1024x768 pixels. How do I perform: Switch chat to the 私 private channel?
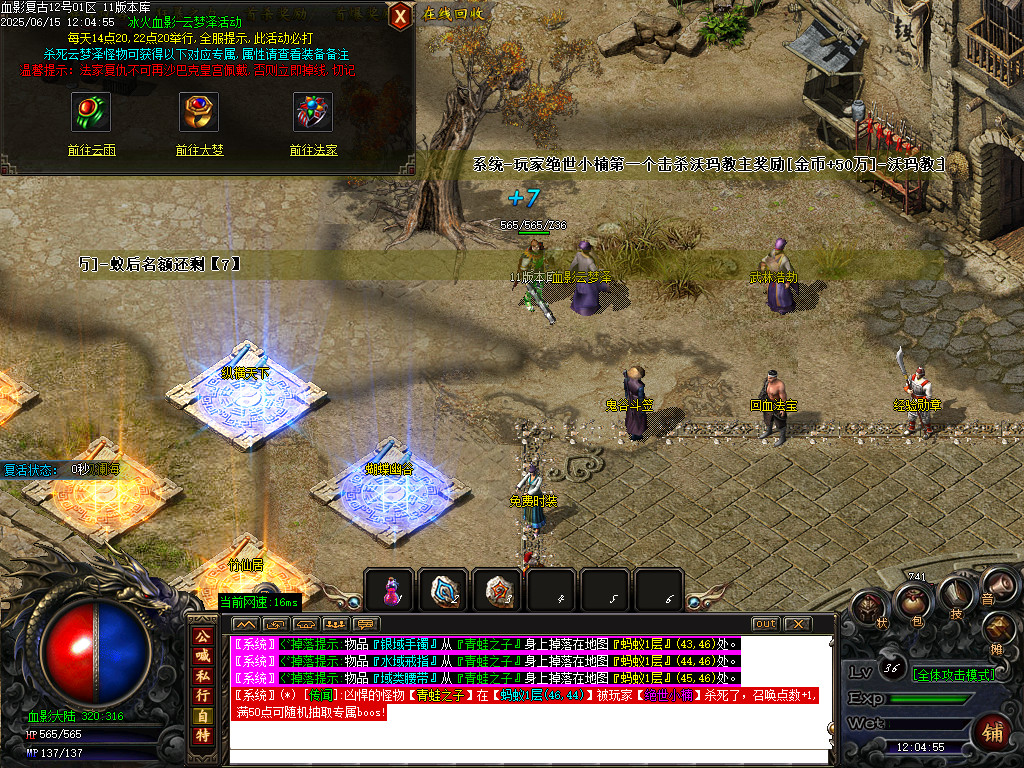(202, 671)
